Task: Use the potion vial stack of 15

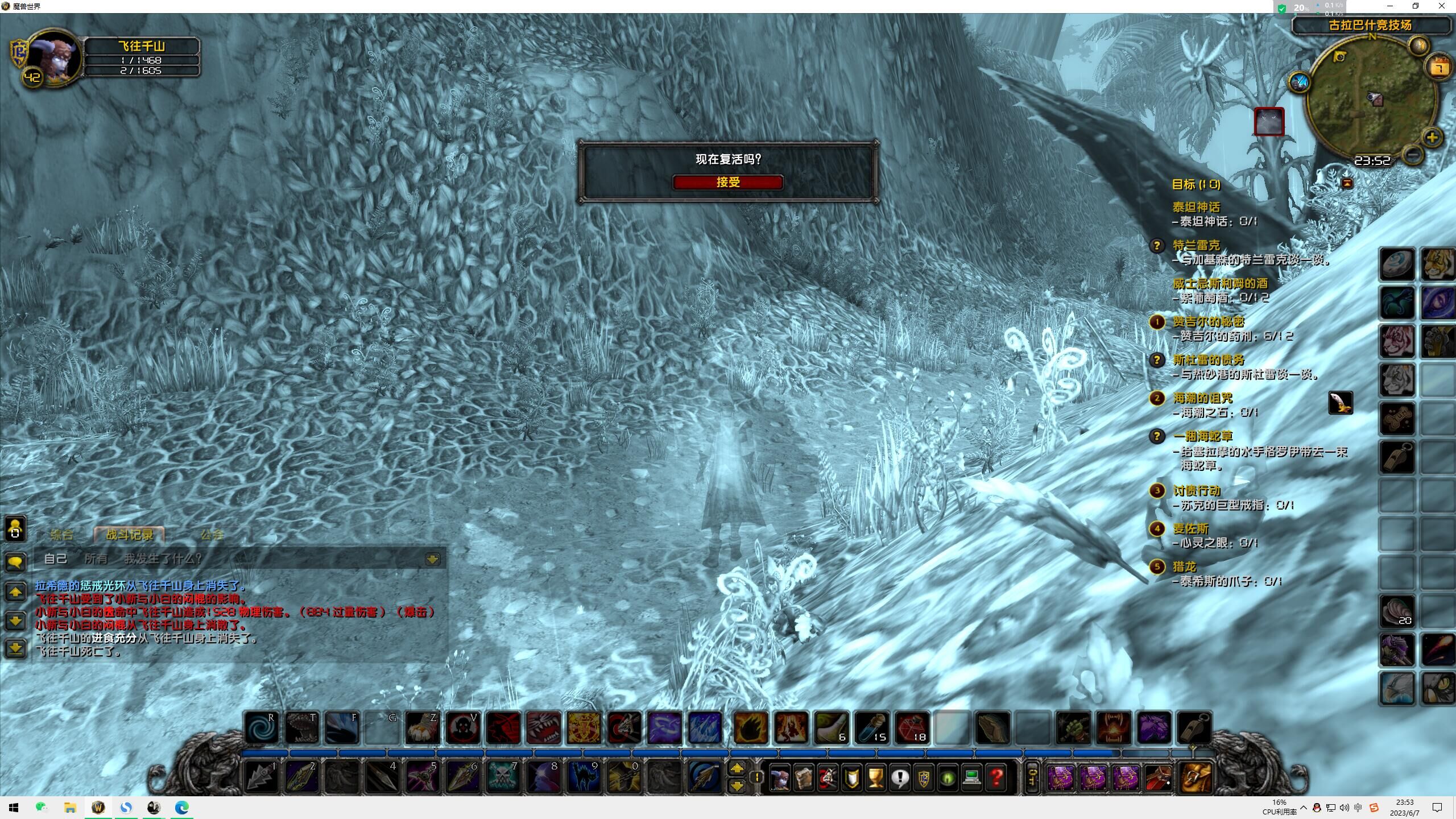Action: tap(871, 727)
